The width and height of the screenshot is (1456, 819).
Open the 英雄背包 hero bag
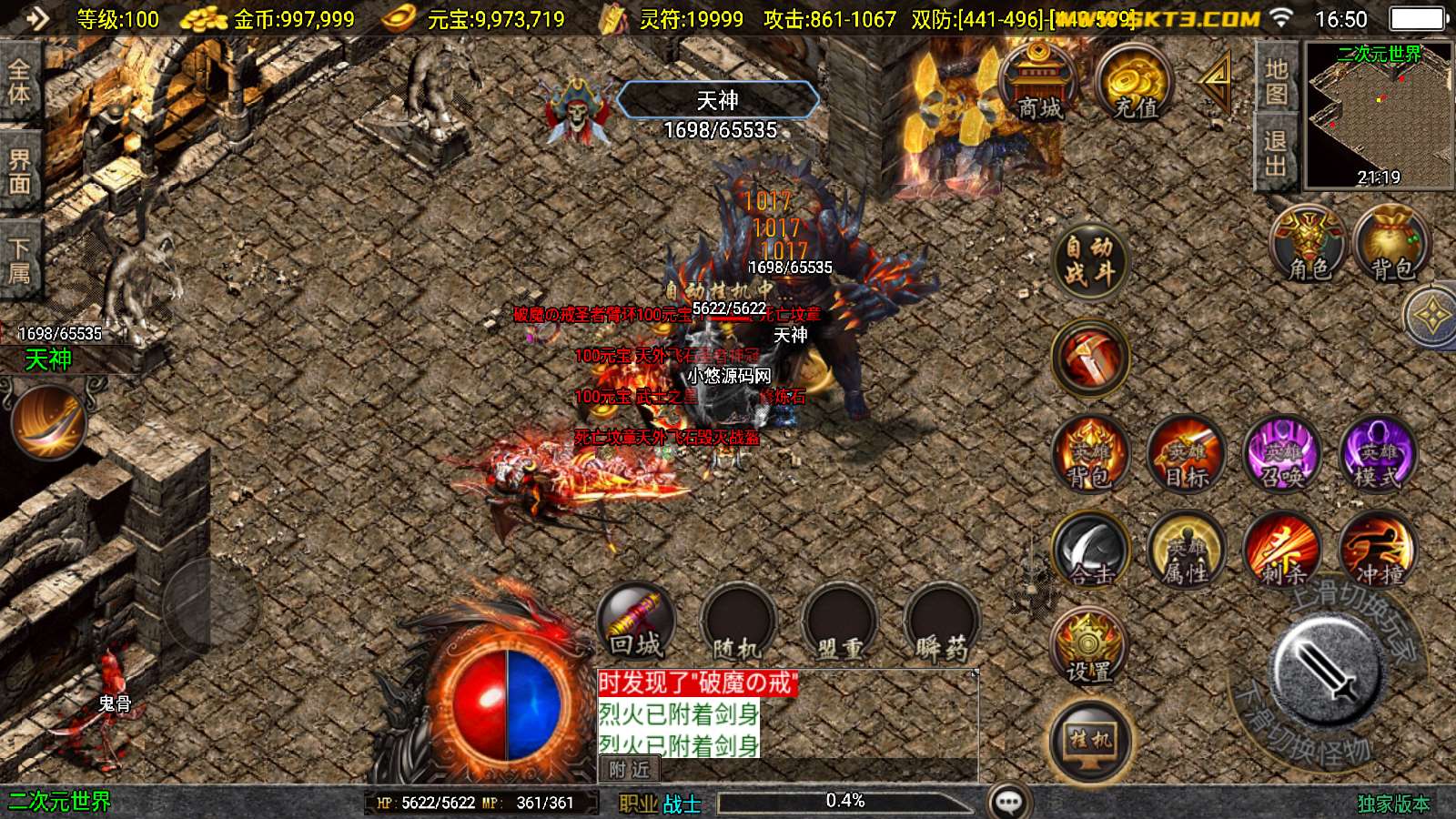1090,455
